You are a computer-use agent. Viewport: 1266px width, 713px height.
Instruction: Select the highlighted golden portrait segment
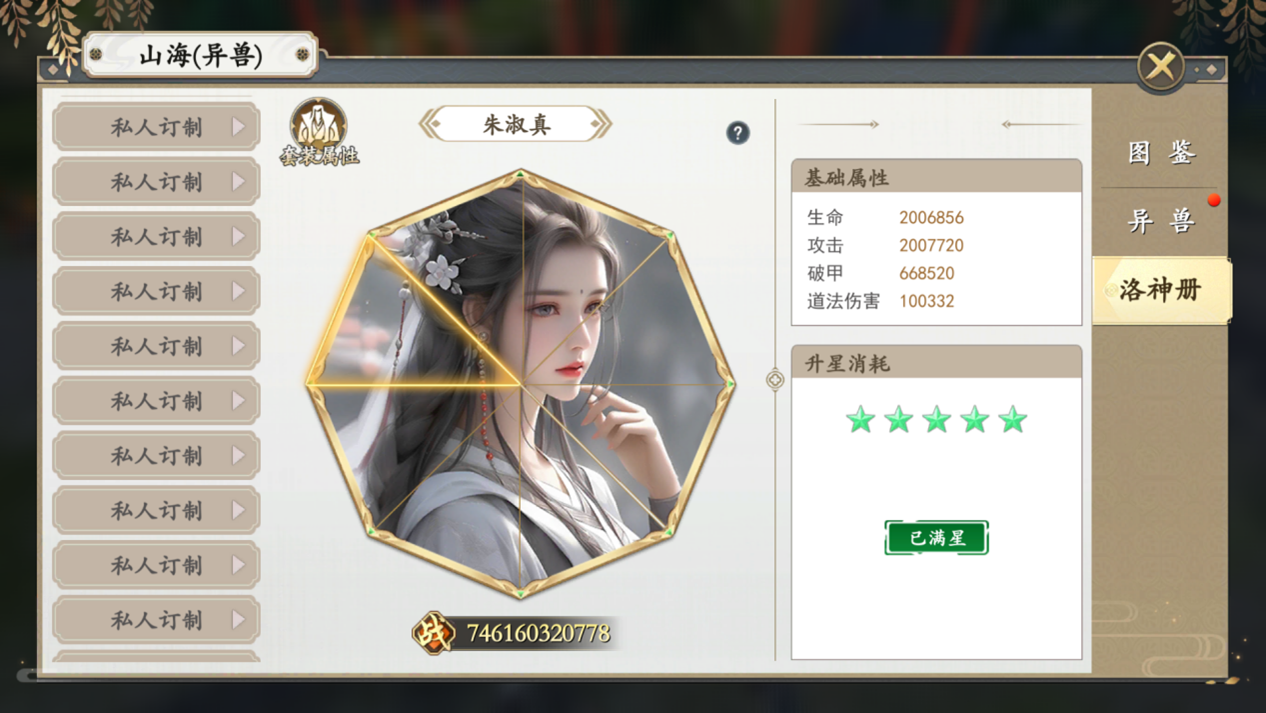pyautogui.click(x=400, y=335)
